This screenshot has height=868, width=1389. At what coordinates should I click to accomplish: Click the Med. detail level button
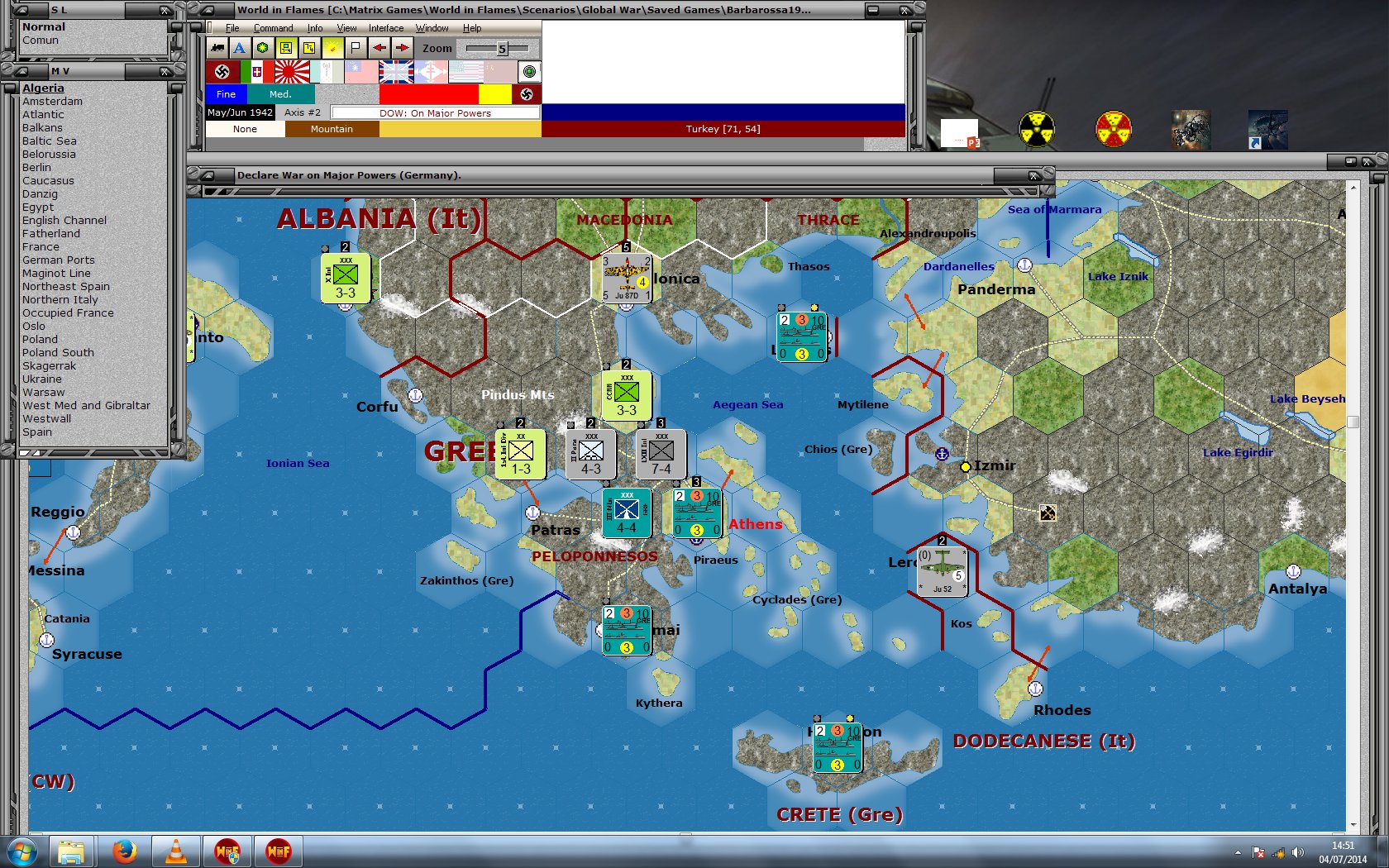(280, 94)
